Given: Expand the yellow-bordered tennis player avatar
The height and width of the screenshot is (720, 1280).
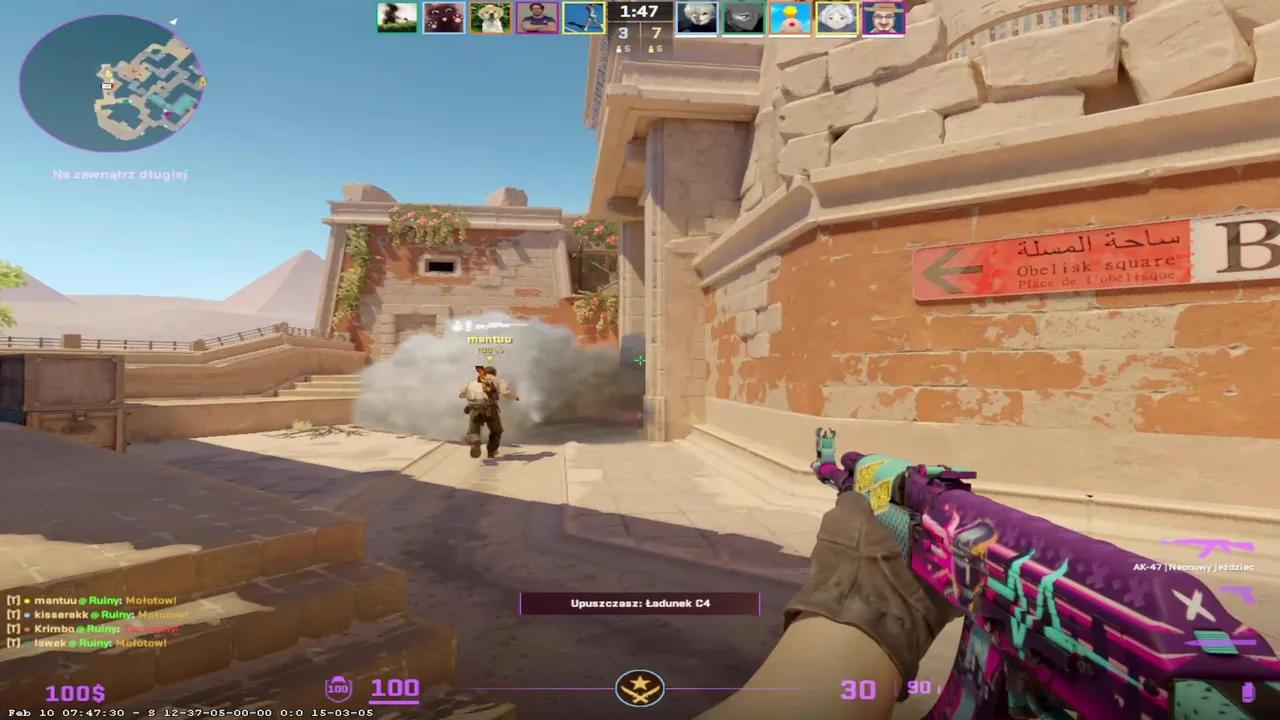Looking at the screenshot, I should pyautogui.click(x=583, y=16).
